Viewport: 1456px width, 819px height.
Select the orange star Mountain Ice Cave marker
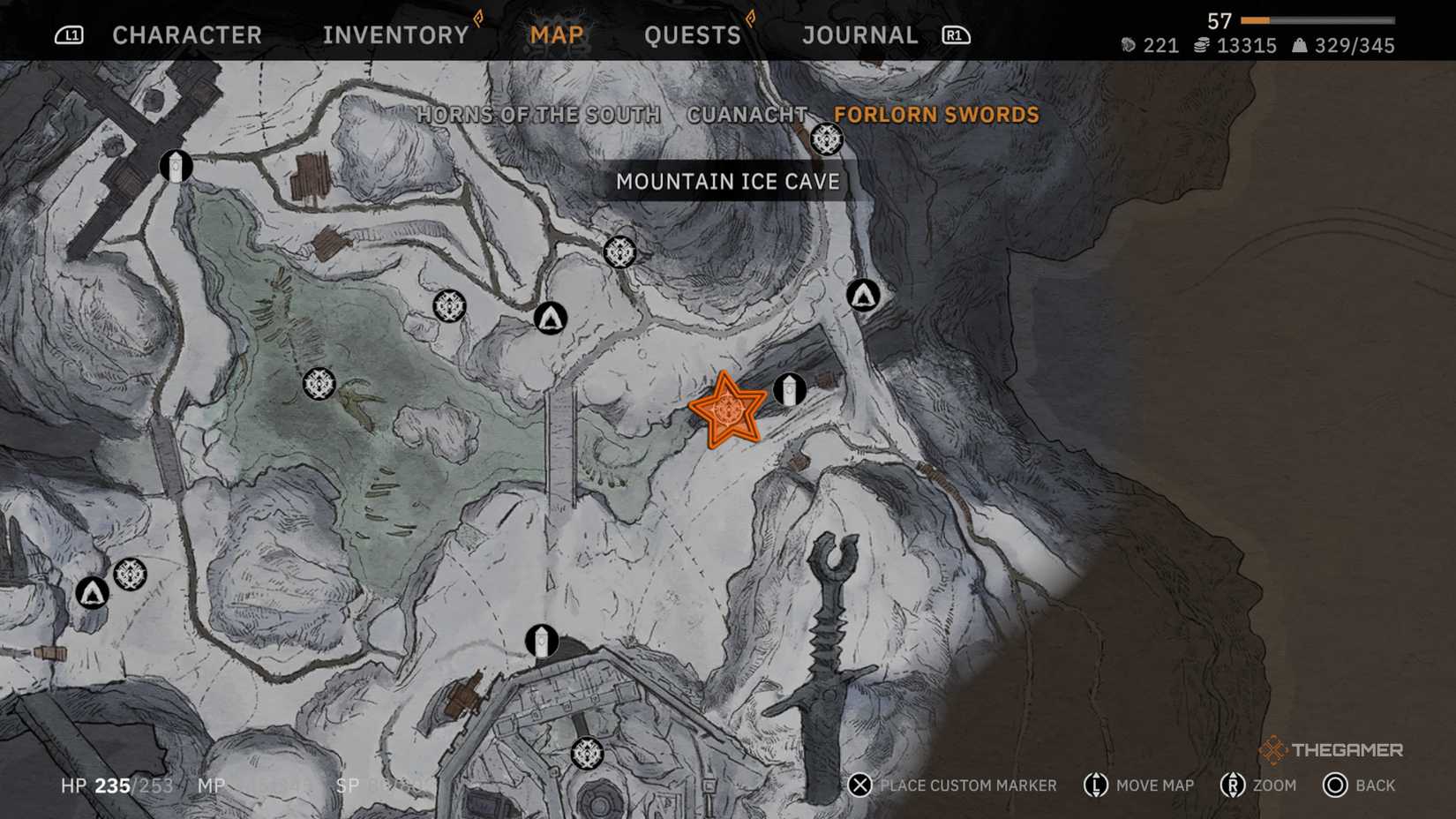(727, 410)
